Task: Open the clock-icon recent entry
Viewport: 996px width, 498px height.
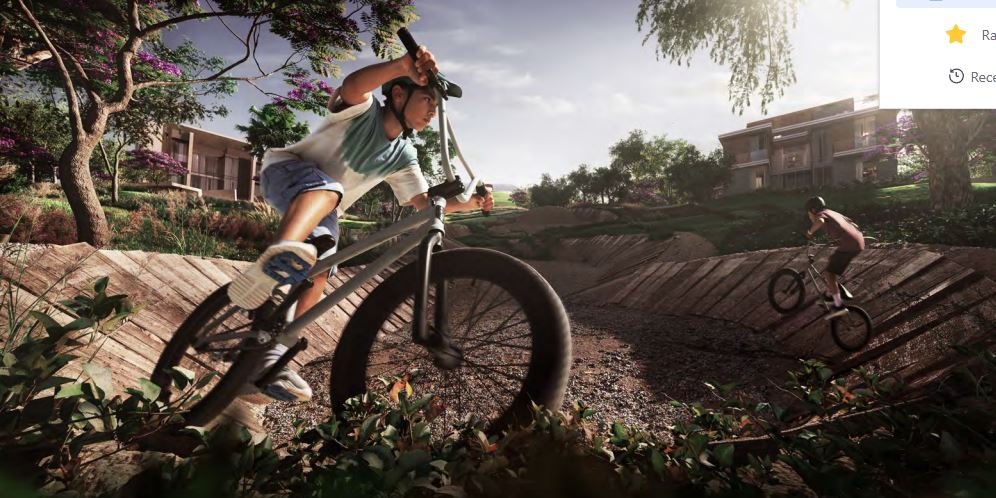Action: pos(972,77)
